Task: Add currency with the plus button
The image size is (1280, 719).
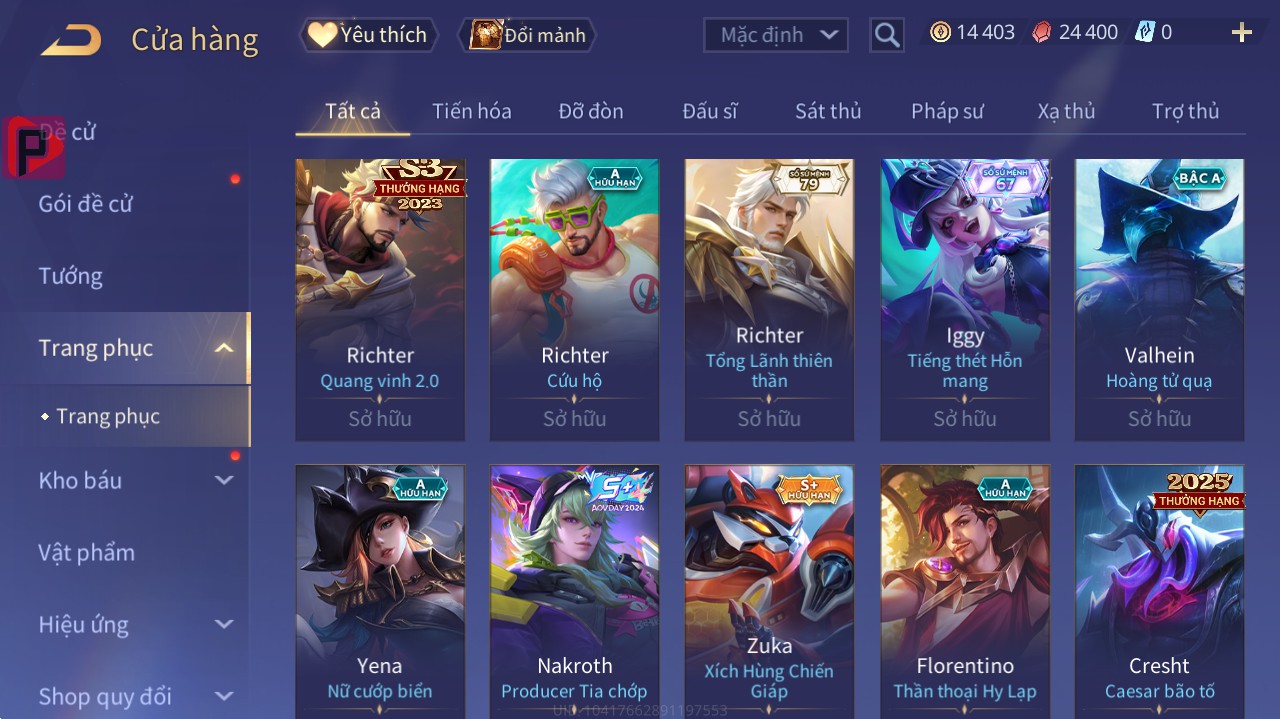Action: [x=1241, y=33]
